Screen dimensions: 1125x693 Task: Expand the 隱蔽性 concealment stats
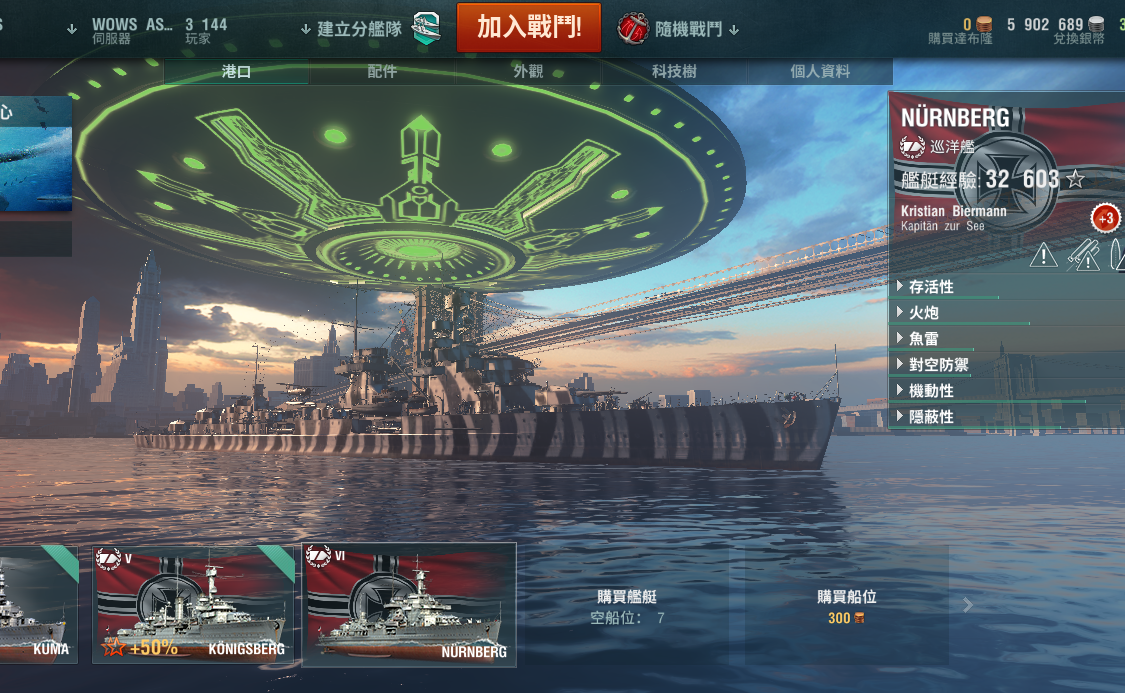tap(930, 417)
